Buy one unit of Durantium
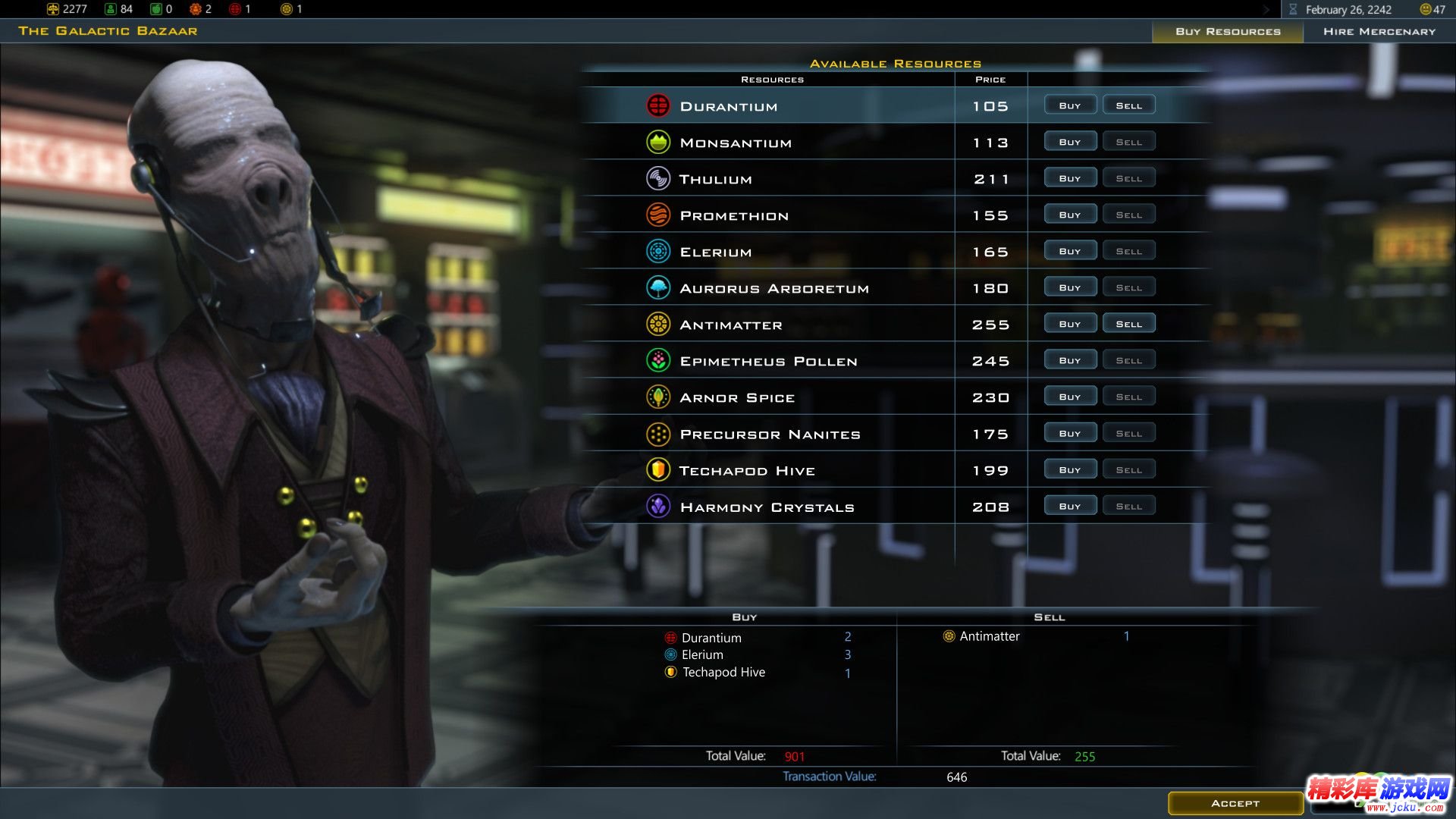This screenshot has width=1456, height=819. coord(1069,105)
